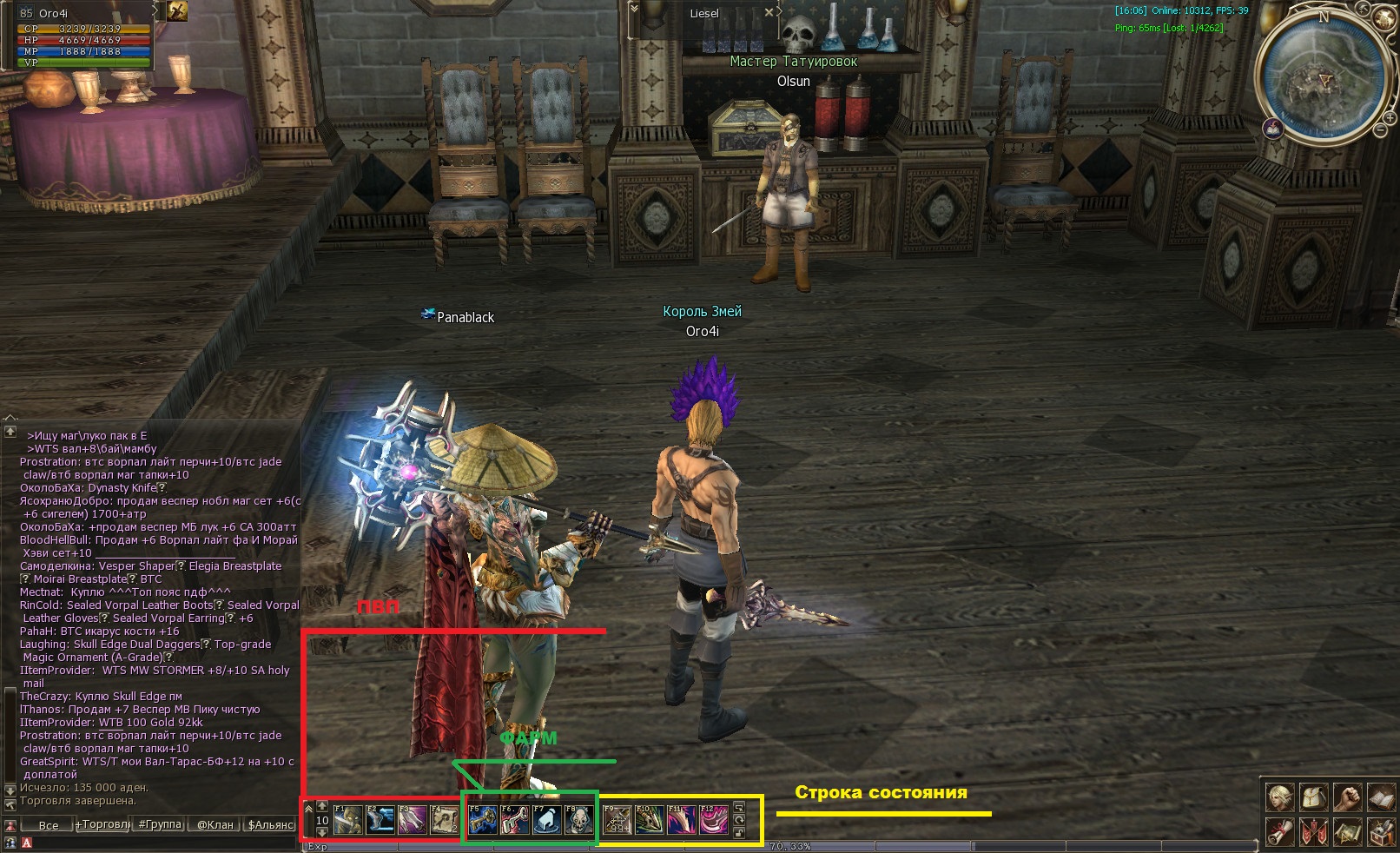This screenshot has width=1400, height=853.
Task: Open the inventory bag icon
Action: (1313, 797)
